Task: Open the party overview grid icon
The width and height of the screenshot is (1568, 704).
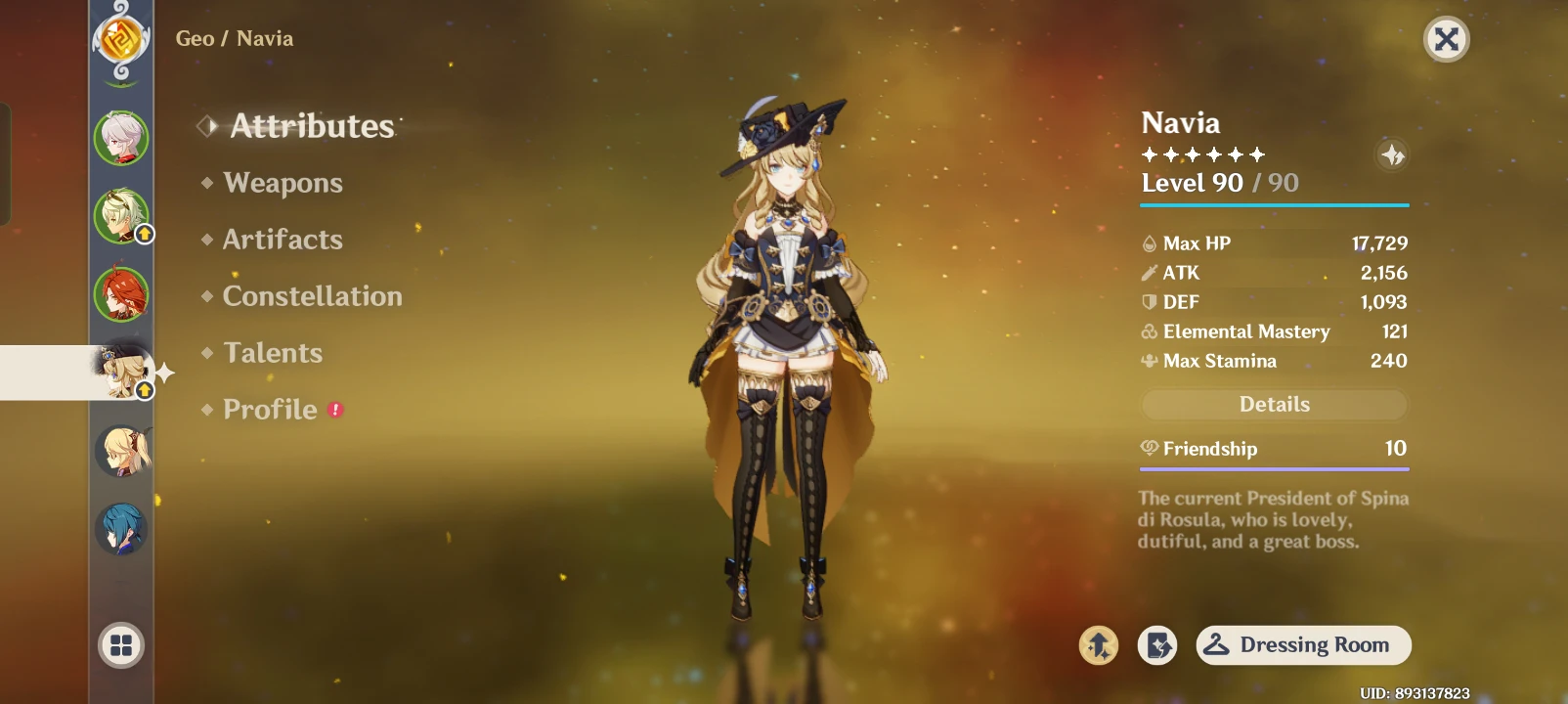Action: pyautogui.click(x=119, y=645)
